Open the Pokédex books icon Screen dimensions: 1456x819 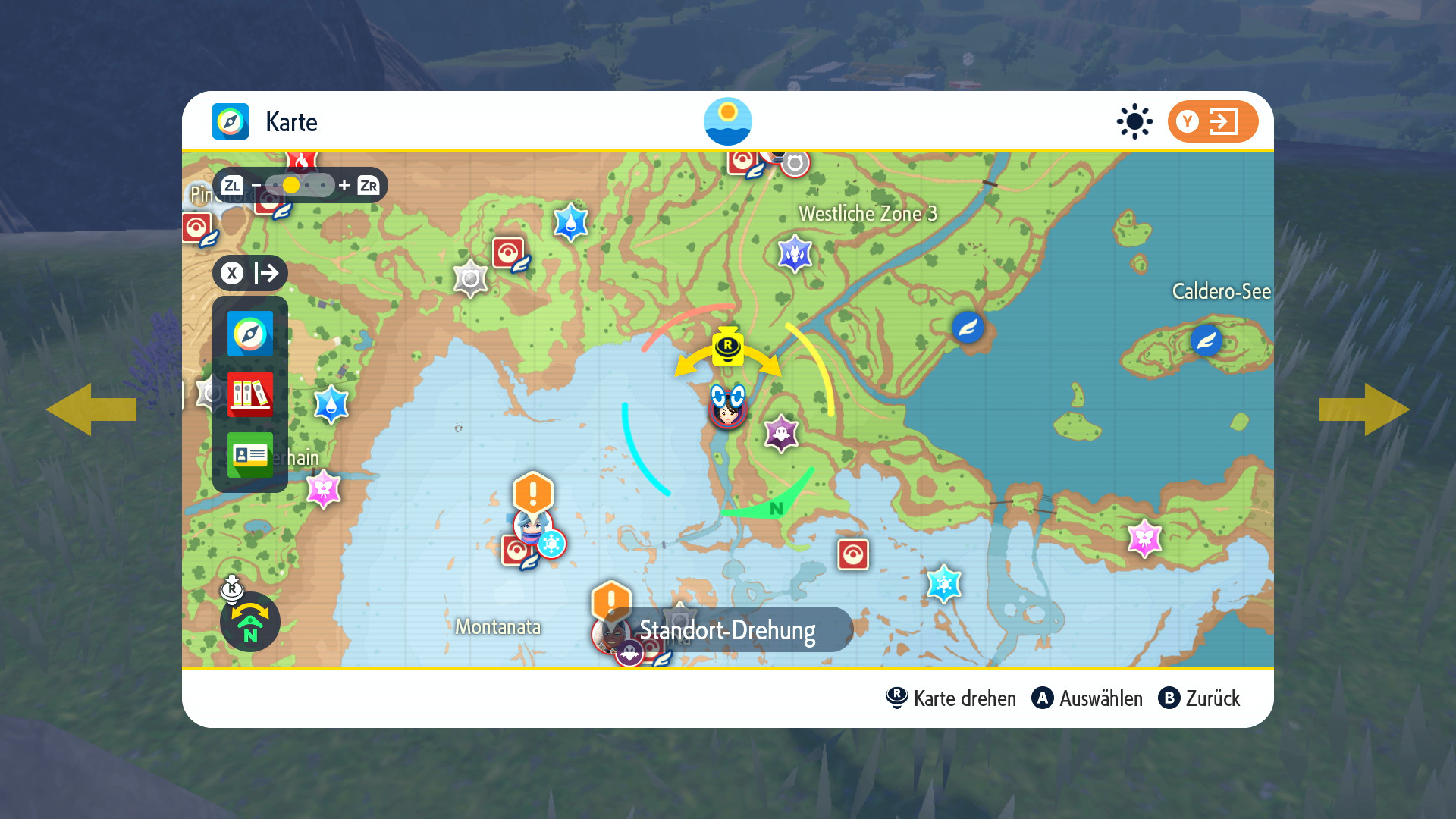pyautogui.click(x=249, y=394)
